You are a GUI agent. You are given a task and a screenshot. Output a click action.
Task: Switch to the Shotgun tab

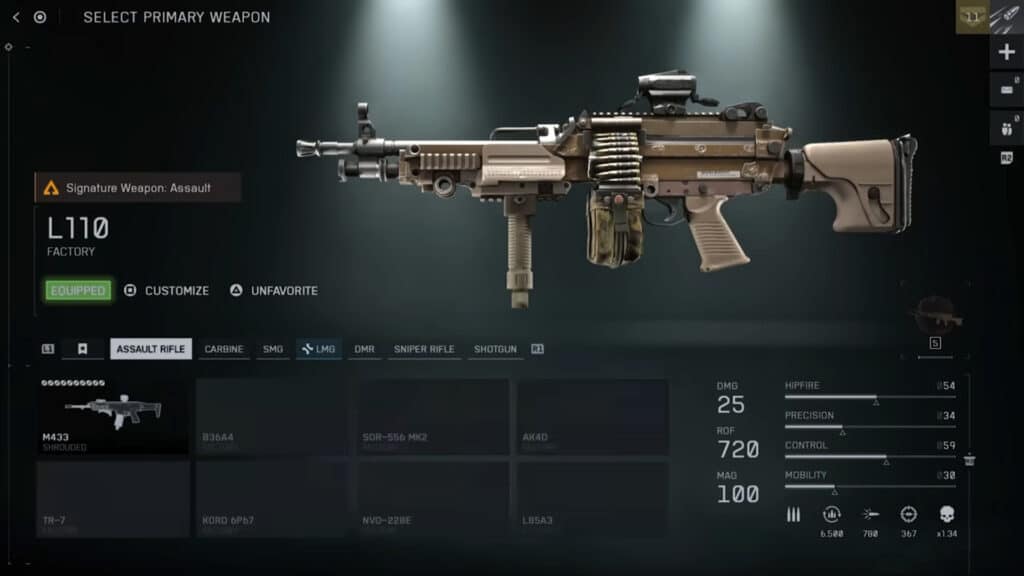click(495, 349)
